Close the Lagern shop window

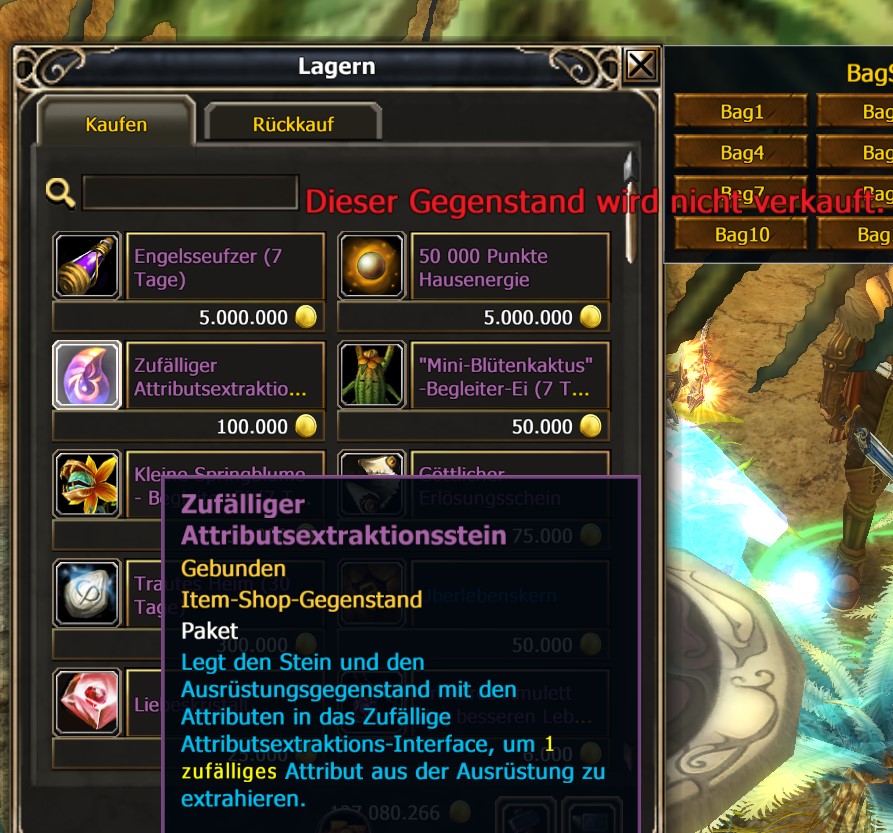(640, 66)
